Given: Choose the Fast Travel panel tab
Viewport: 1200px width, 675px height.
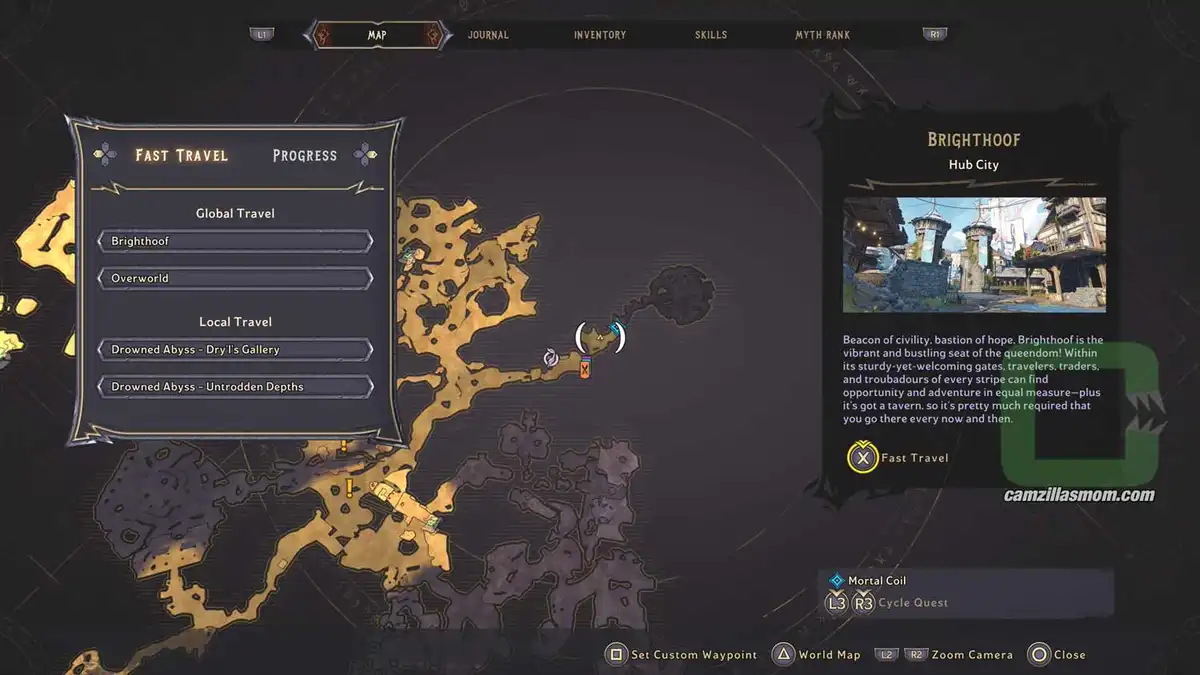Looking at the screenshot, I should [x=182, y=155].
